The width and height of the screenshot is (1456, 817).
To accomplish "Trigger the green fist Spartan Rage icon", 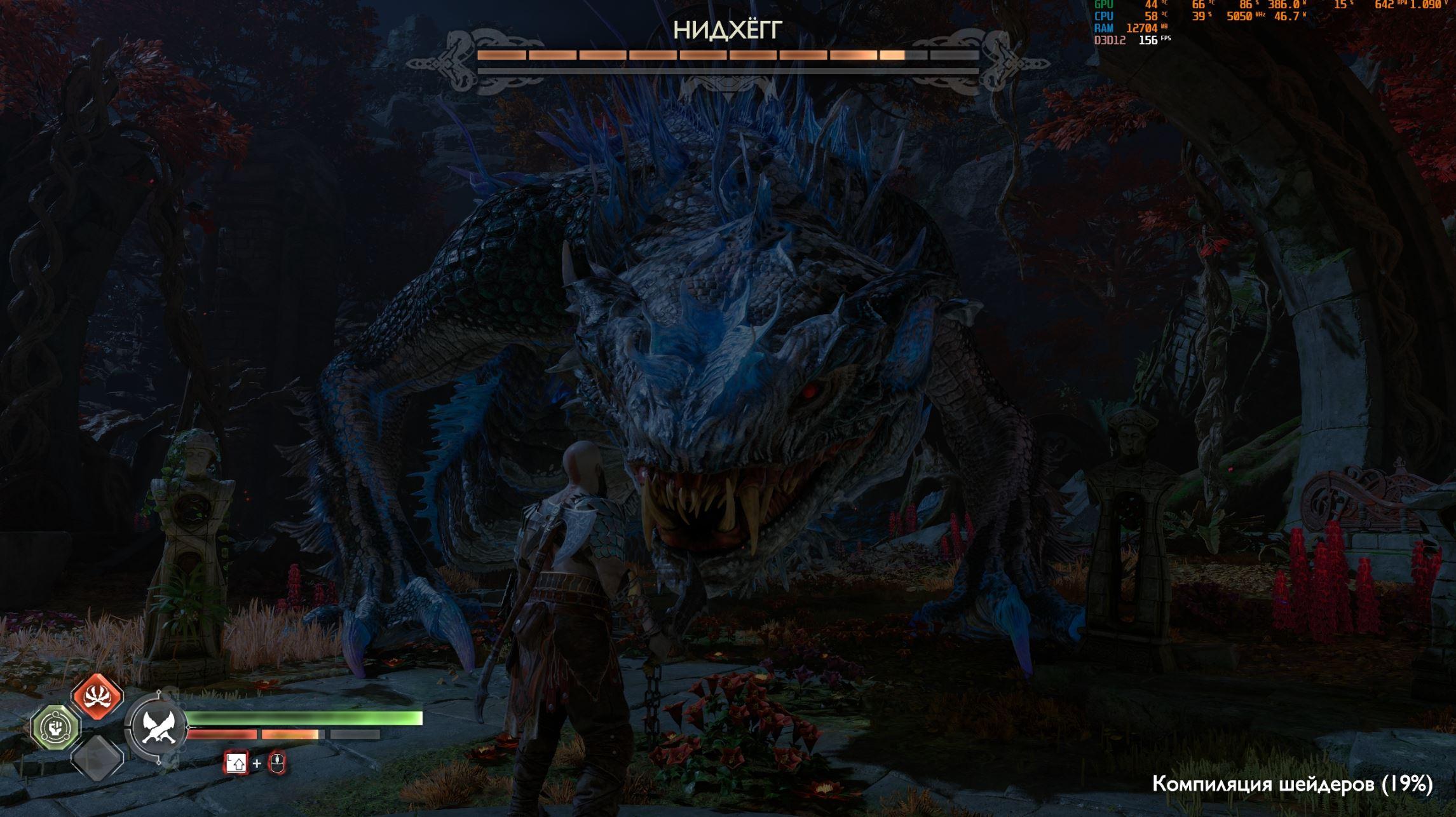I will point(57,726).
